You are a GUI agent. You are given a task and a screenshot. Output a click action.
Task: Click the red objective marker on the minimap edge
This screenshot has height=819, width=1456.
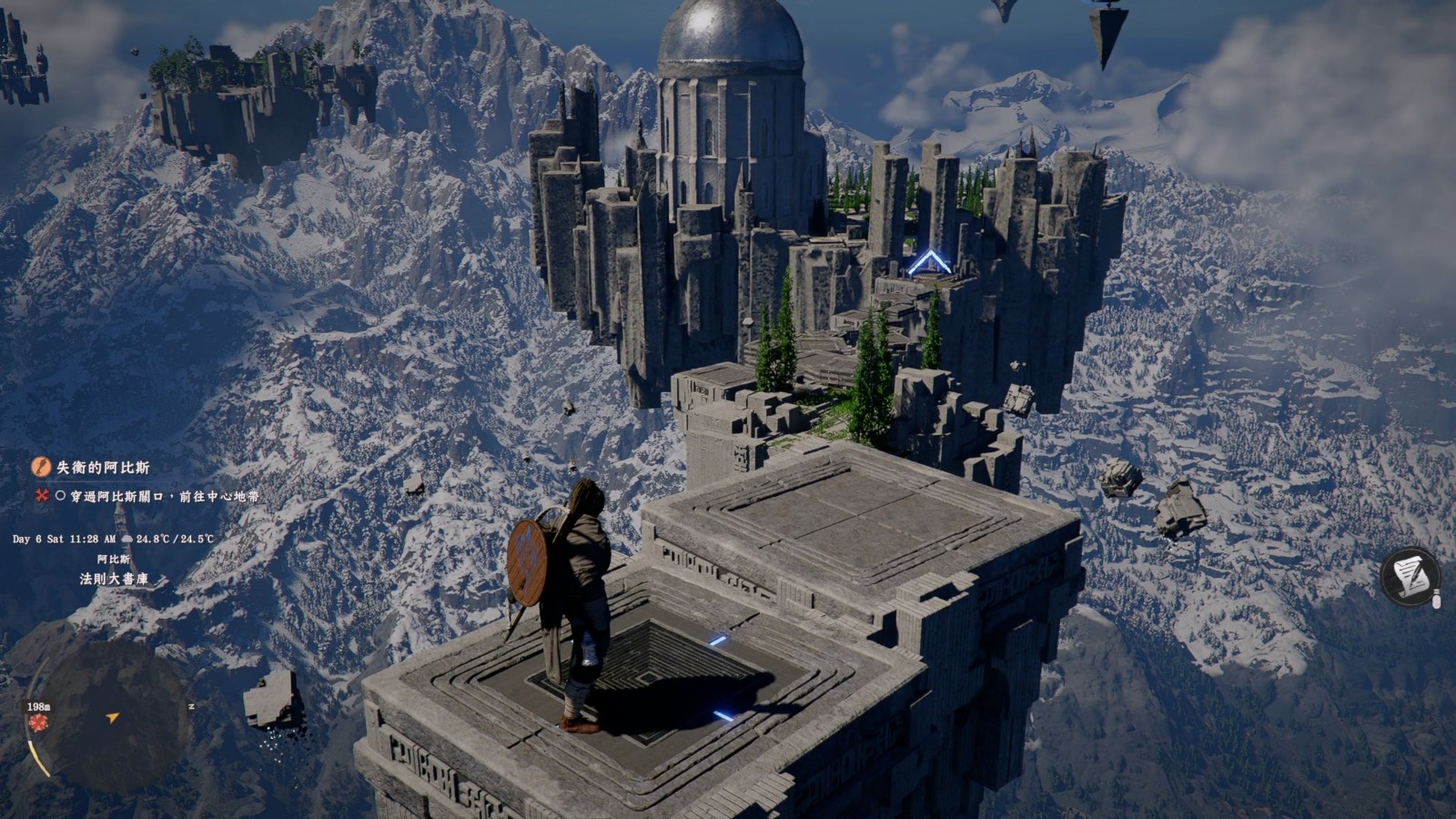pos(37,722)
